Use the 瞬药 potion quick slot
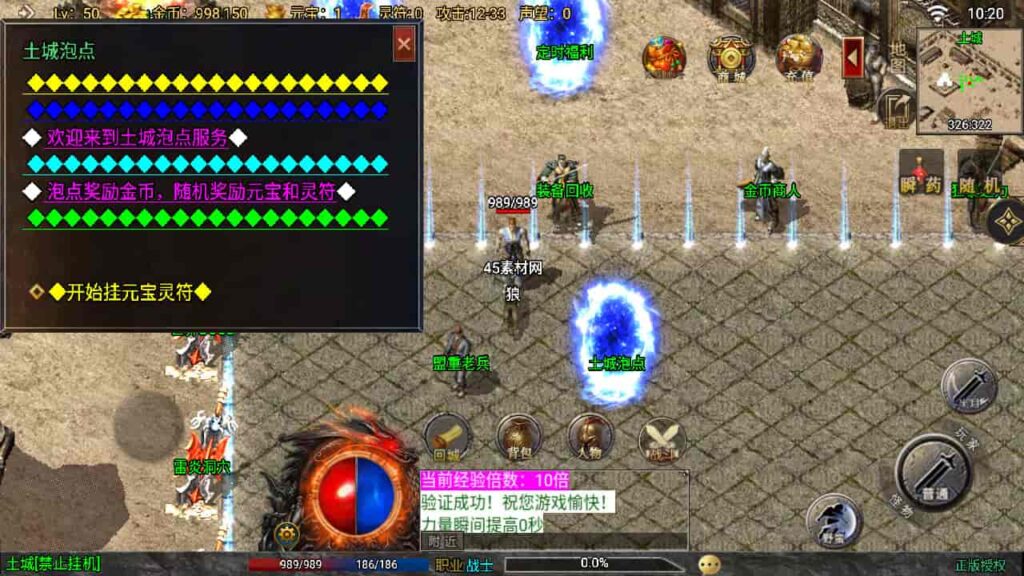 click(920, 172)
